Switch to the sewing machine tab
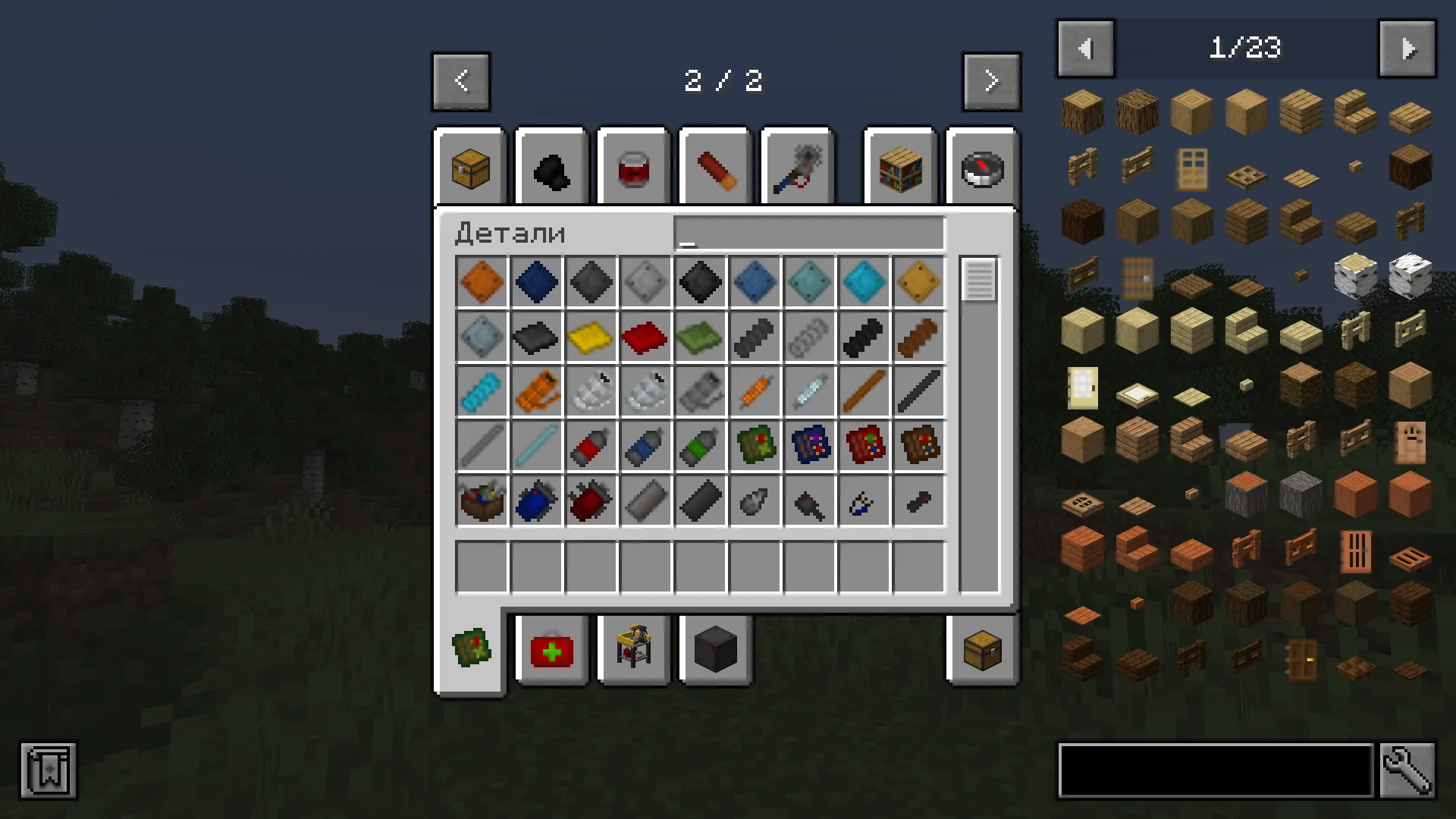Screen dimensions: 1456x819 pyautogui.click(x=633, y=650)
